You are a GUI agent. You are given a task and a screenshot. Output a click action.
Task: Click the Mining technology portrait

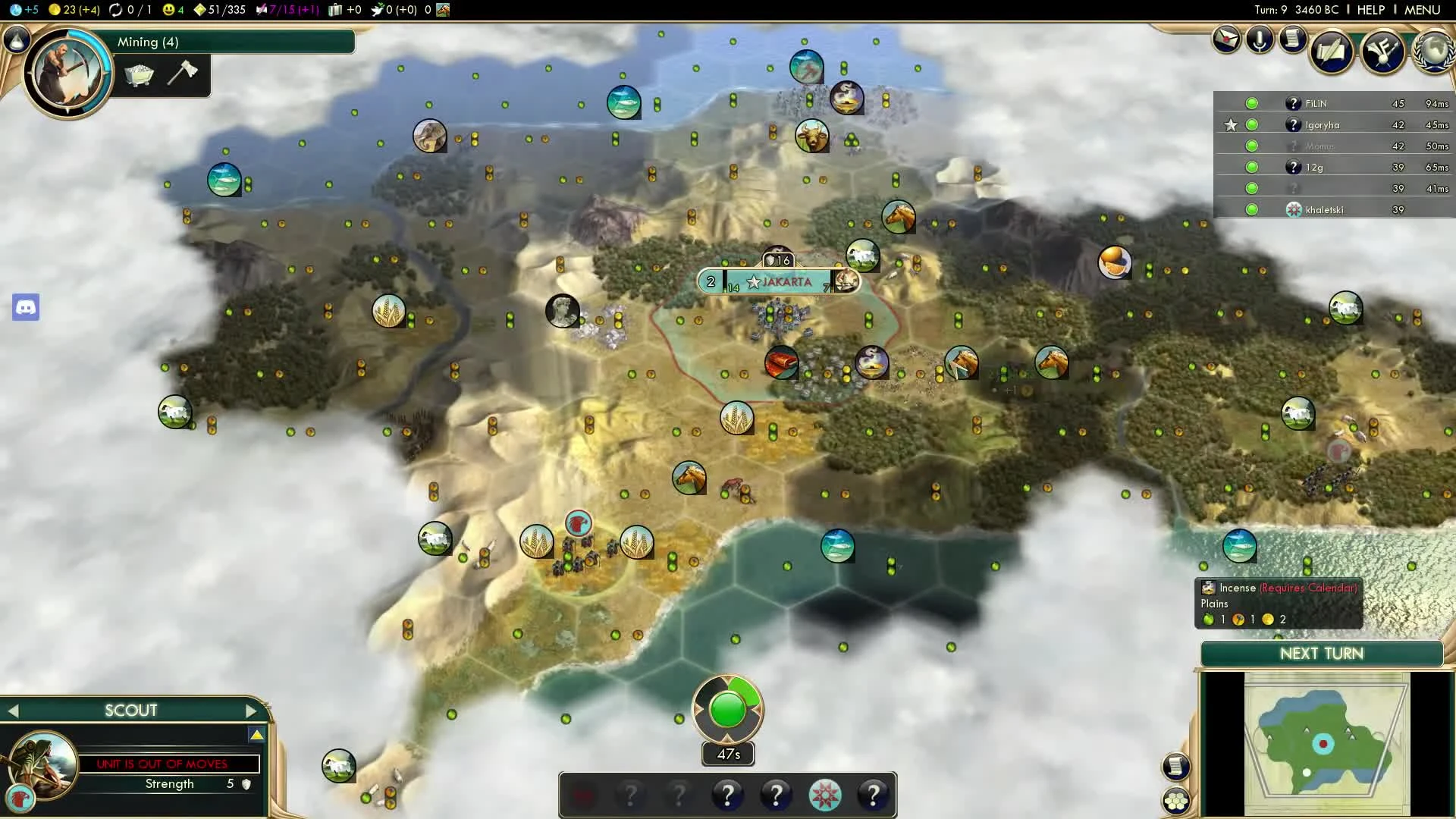pyautogui.click(x=67, y=73)
